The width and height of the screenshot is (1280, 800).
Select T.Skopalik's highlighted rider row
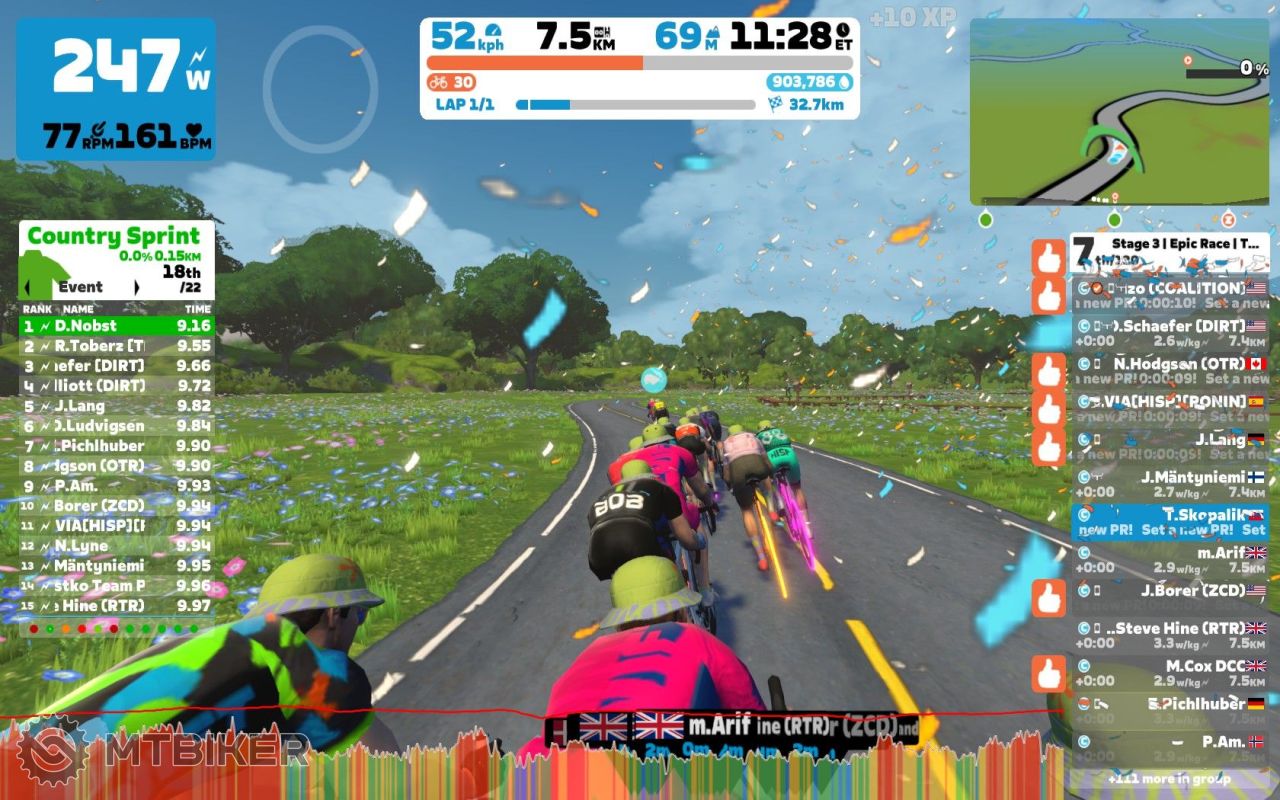click(x=1169, y=522)
